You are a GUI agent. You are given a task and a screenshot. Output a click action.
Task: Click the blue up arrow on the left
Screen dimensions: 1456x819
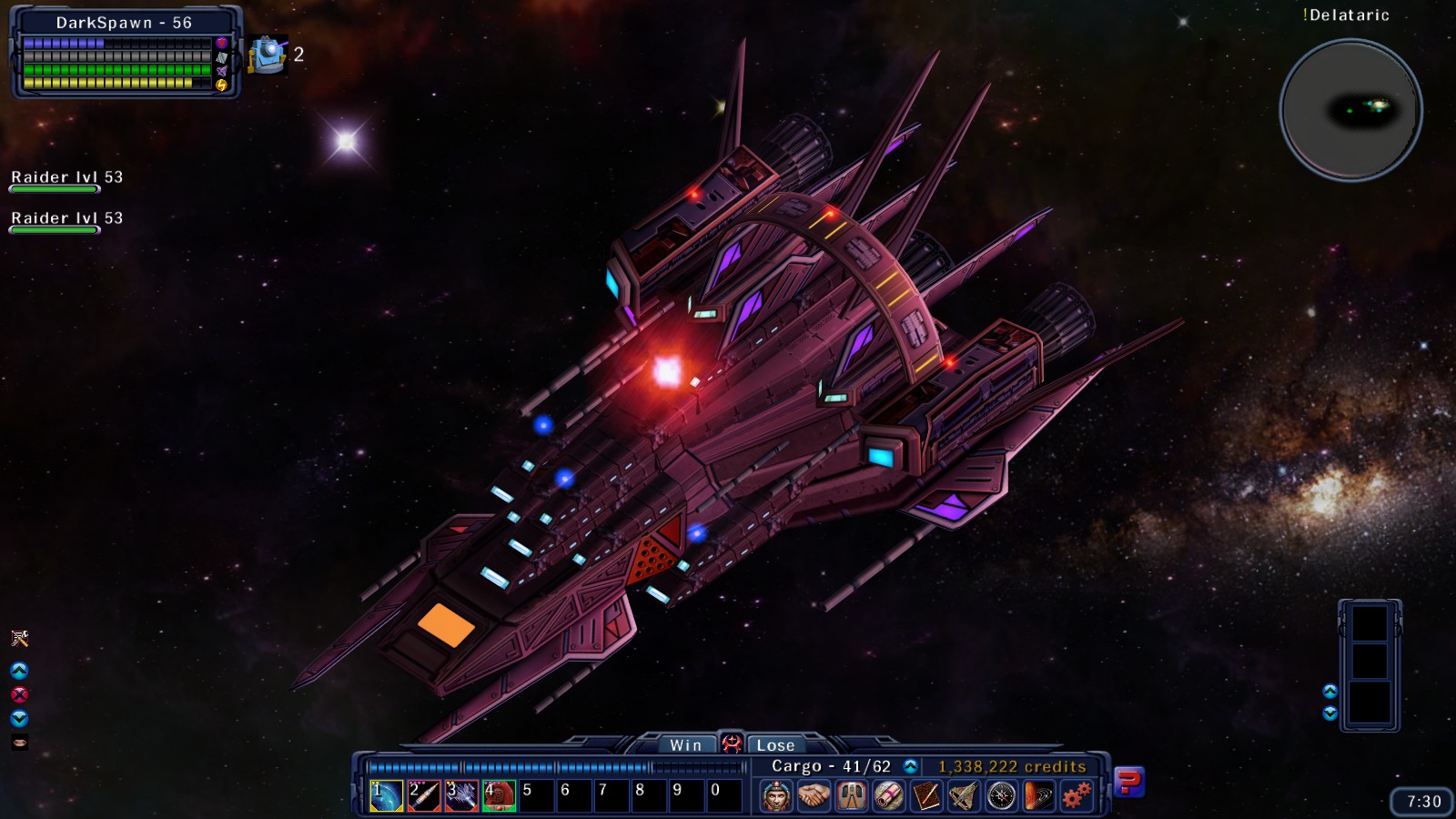pyautogui.click(x=20, y=669)
